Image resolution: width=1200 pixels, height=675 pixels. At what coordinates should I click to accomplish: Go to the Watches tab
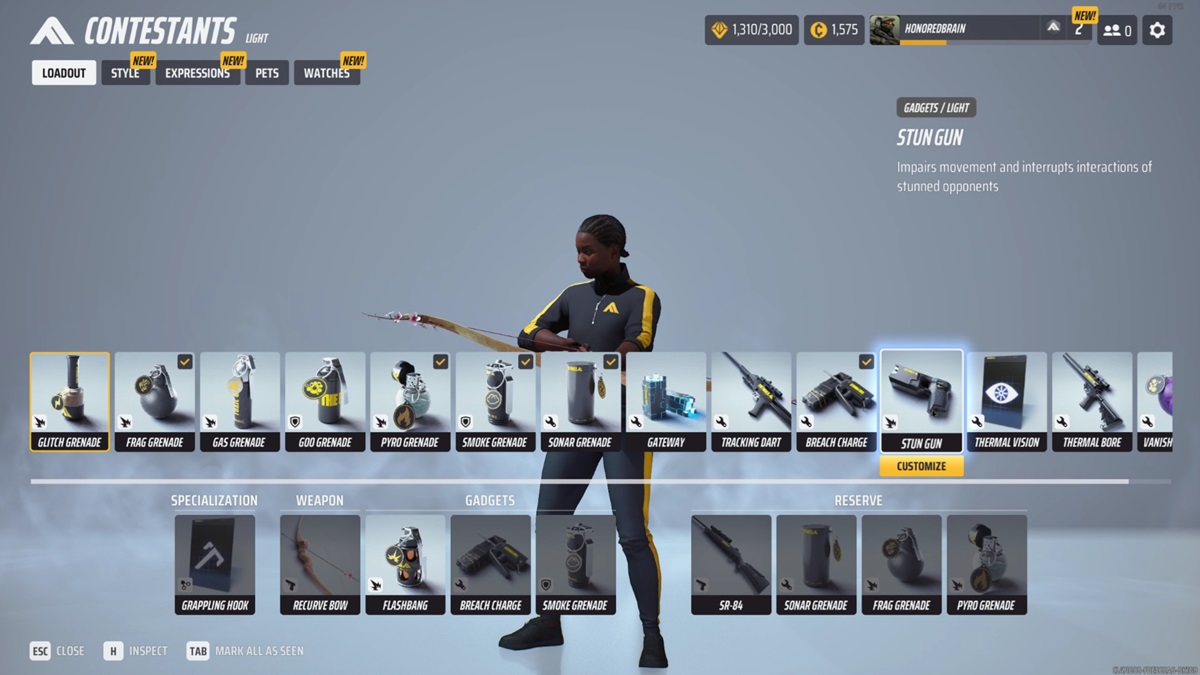pyautogui.click(x=326, y=73)
